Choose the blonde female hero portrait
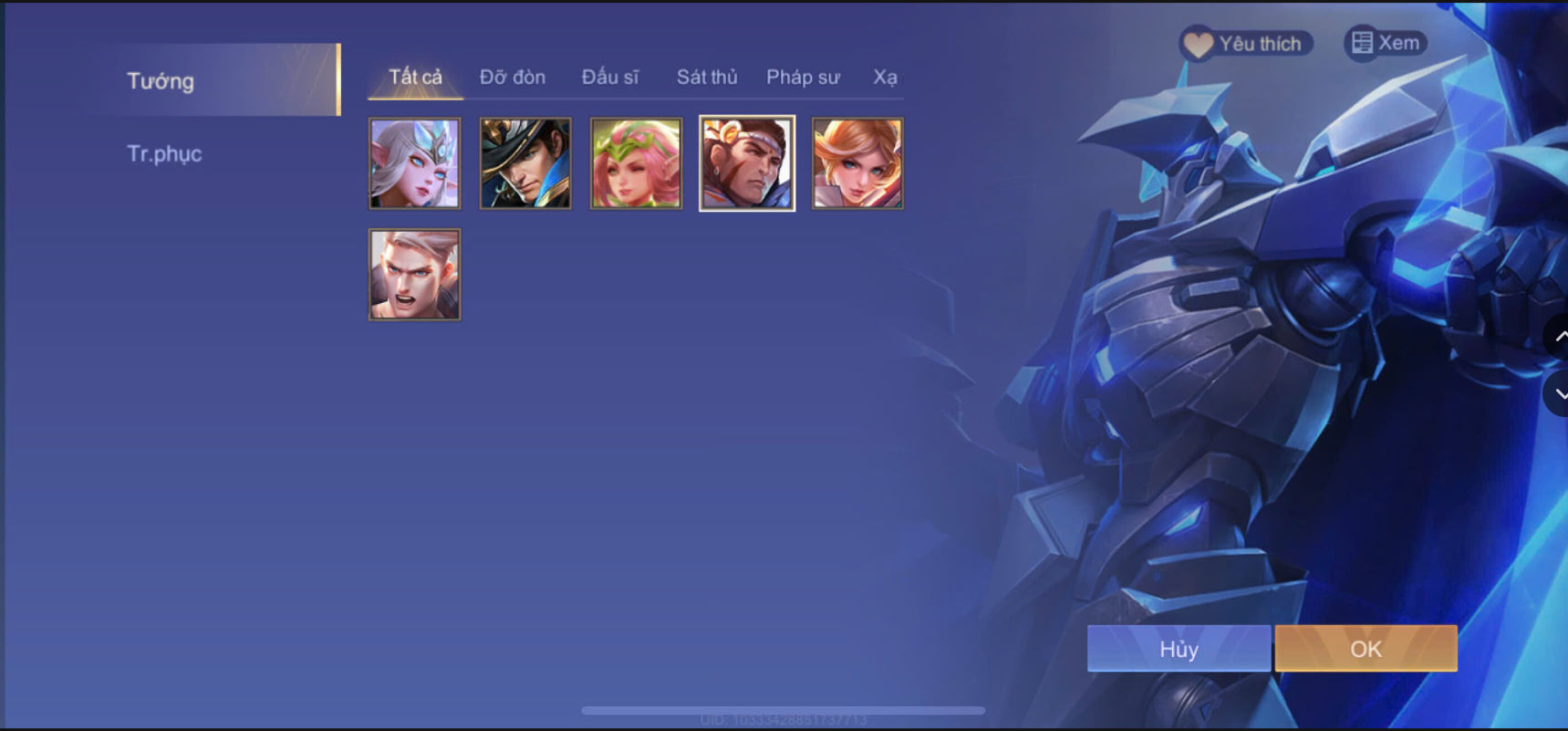Viewport: 1568px width, 731px height. pyautogui.click(x=857, y=163)
